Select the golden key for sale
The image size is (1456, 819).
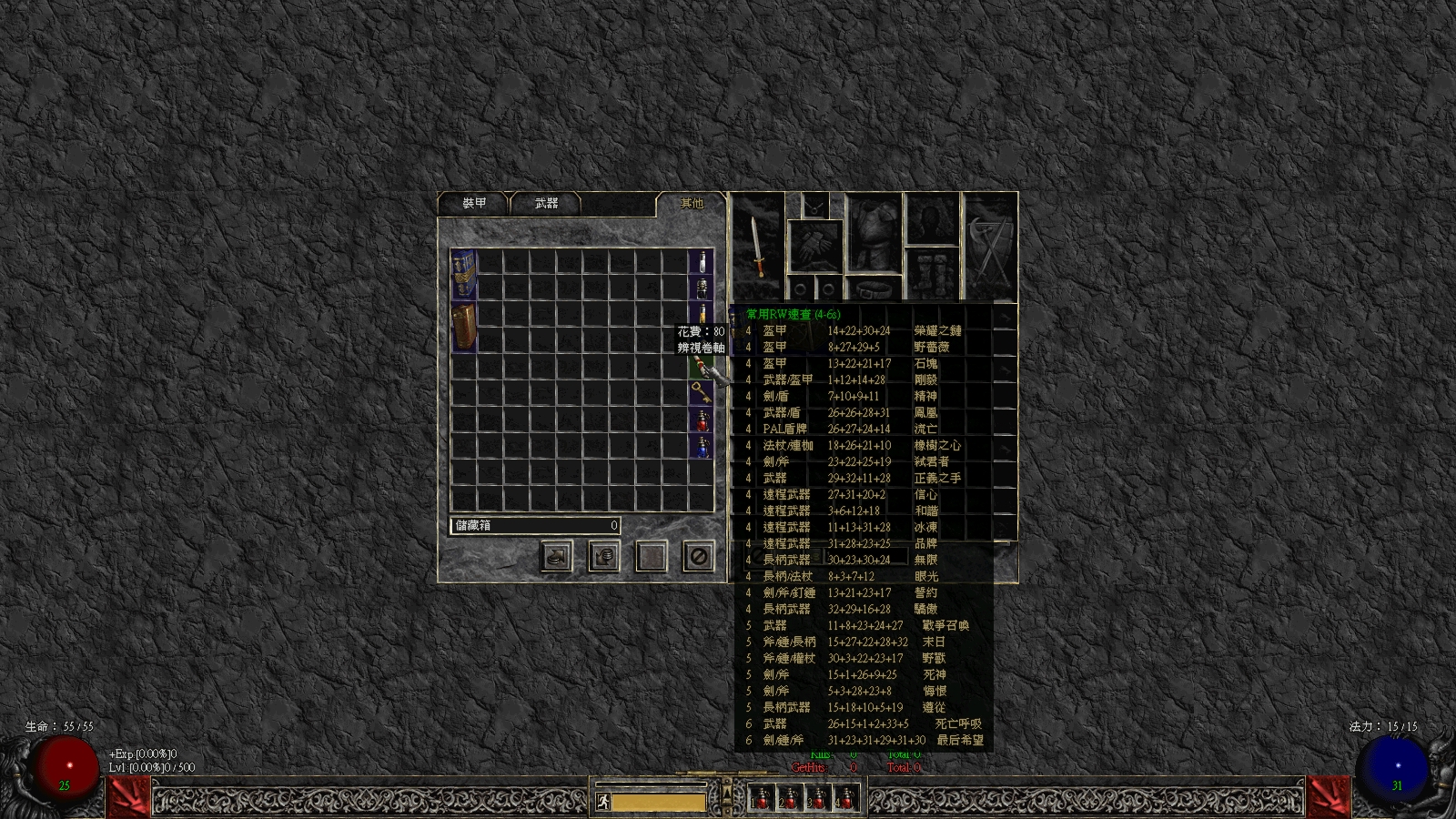coord(700,393)
